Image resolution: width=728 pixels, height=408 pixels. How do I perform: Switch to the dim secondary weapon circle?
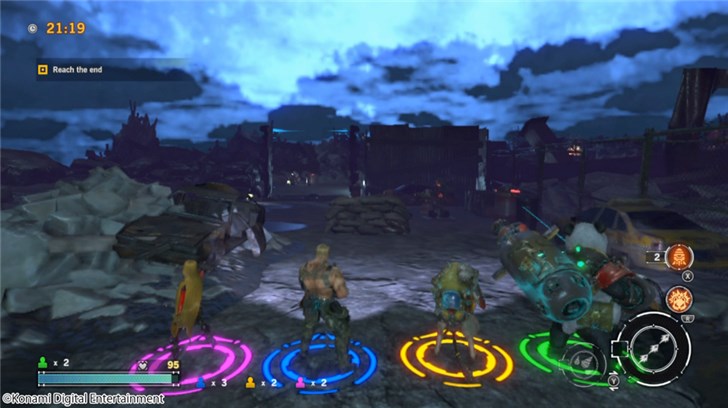582,360
